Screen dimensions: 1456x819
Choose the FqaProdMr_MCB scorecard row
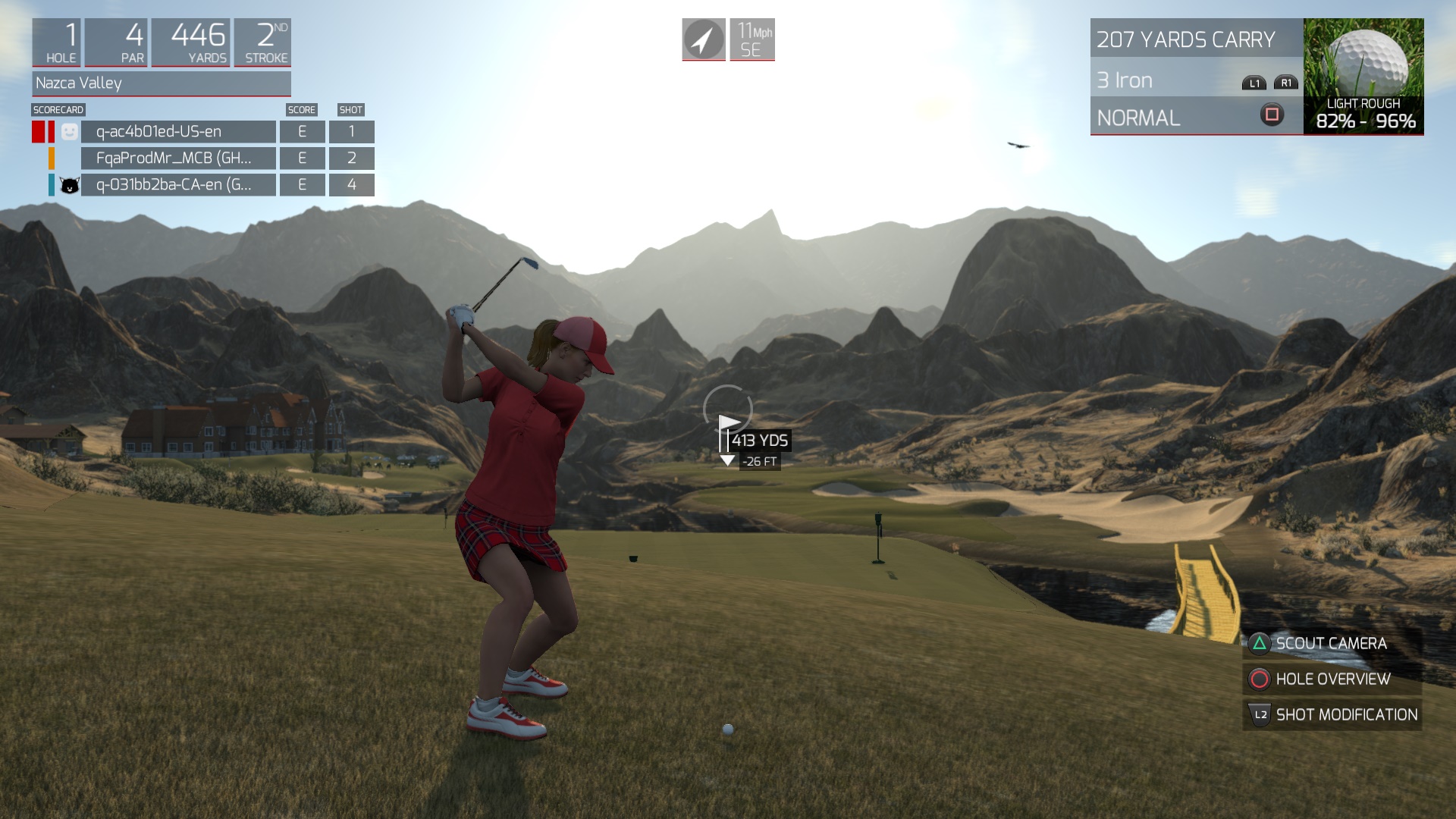[x=178, y=158]
